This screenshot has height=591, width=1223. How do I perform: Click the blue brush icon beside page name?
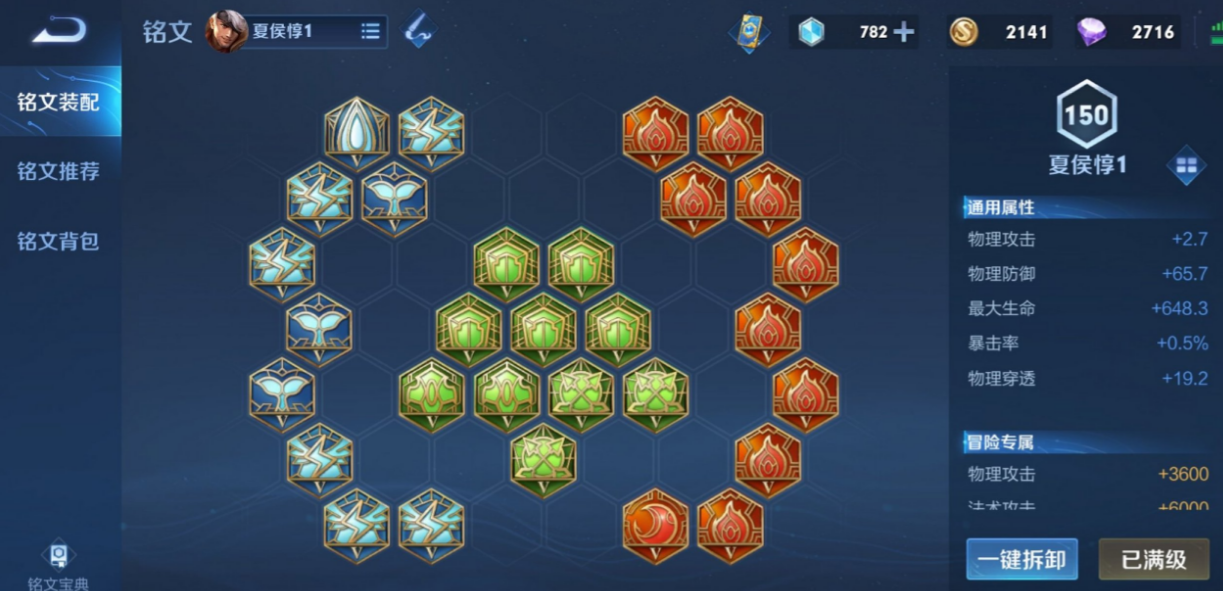tap(419, 31)
